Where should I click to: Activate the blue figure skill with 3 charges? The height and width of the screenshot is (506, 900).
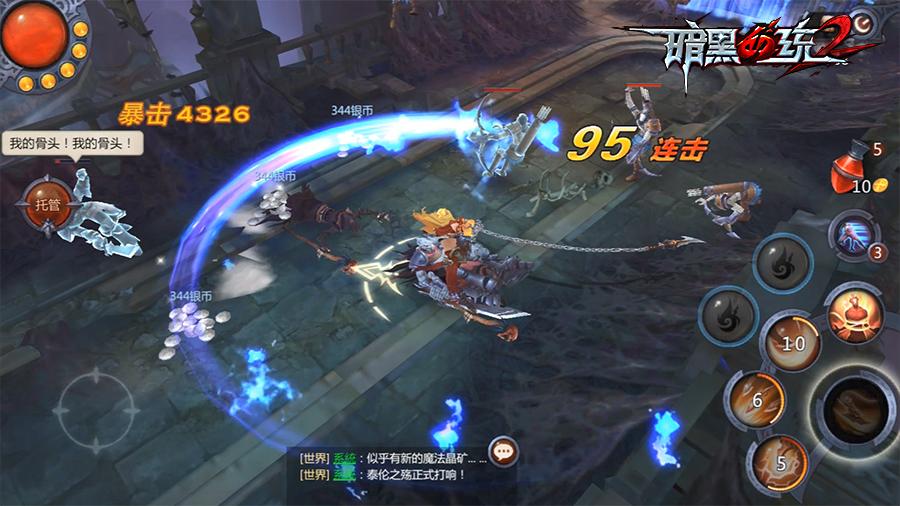[x=852, y=235]
